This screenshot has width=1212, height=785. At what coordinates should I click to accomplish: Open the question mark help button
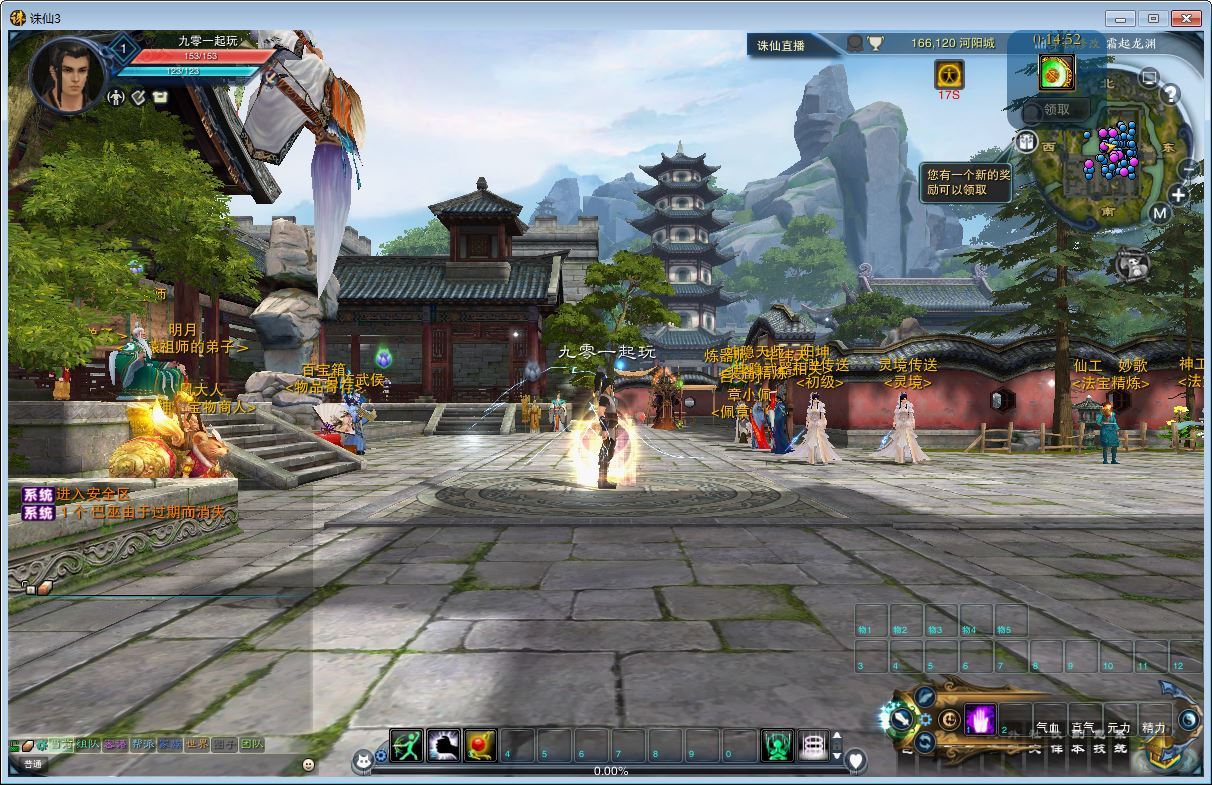[1169, 94]
